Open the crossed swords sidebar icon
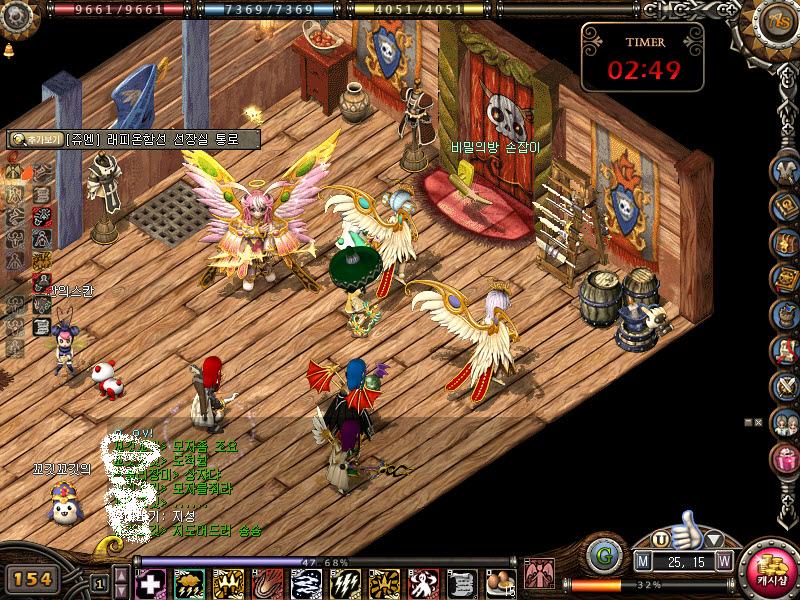The image size is (800, 600). click(x=785, y=386)
